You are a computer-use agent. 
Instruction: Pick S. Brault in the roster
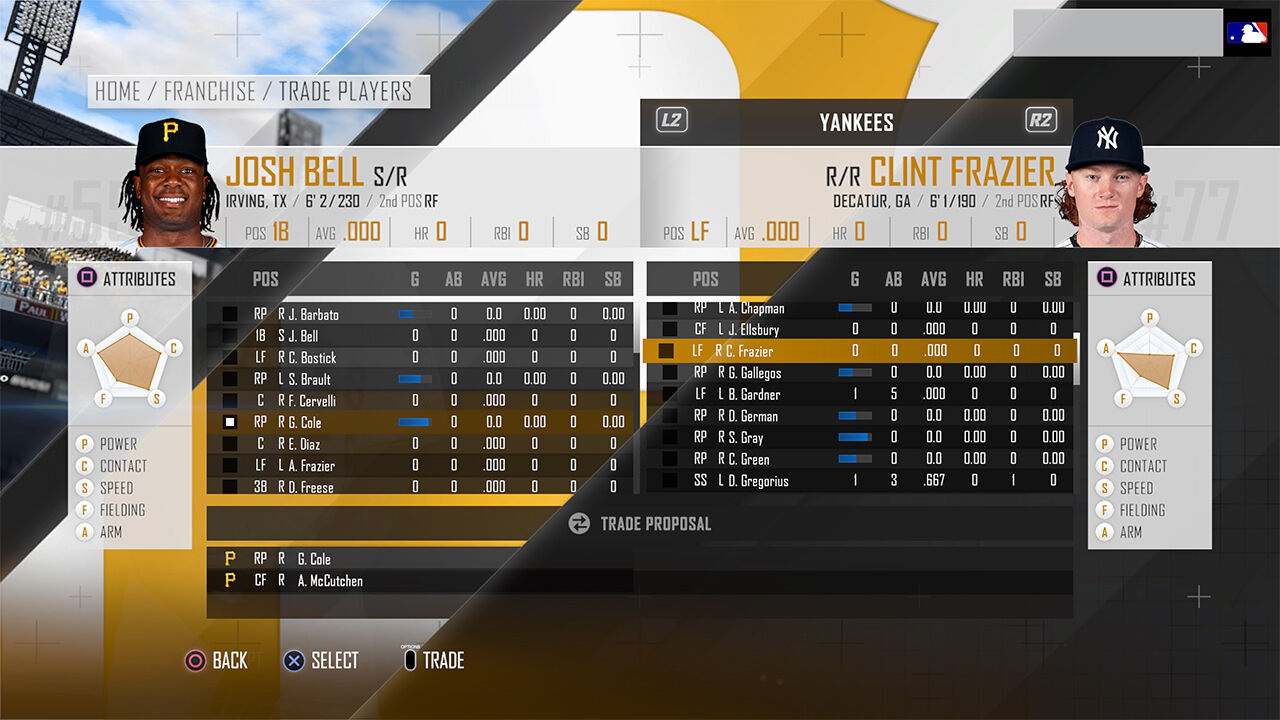coord(308,380)
